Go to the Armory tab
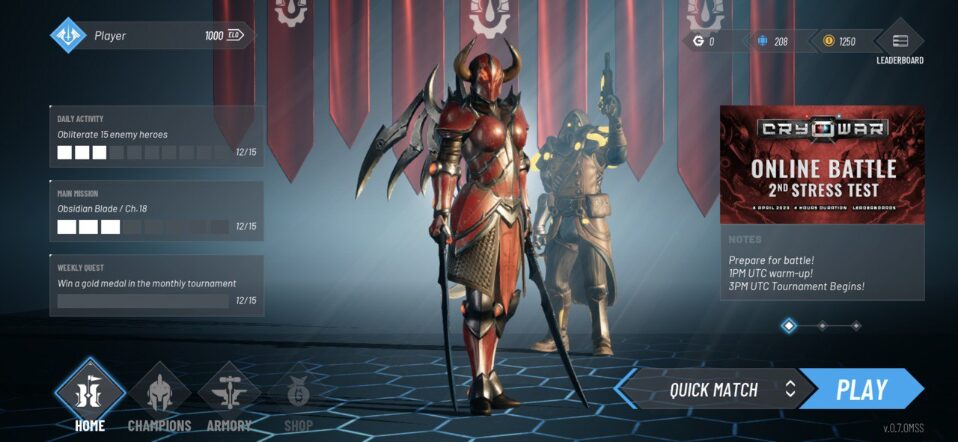 [x=228, y=397]
